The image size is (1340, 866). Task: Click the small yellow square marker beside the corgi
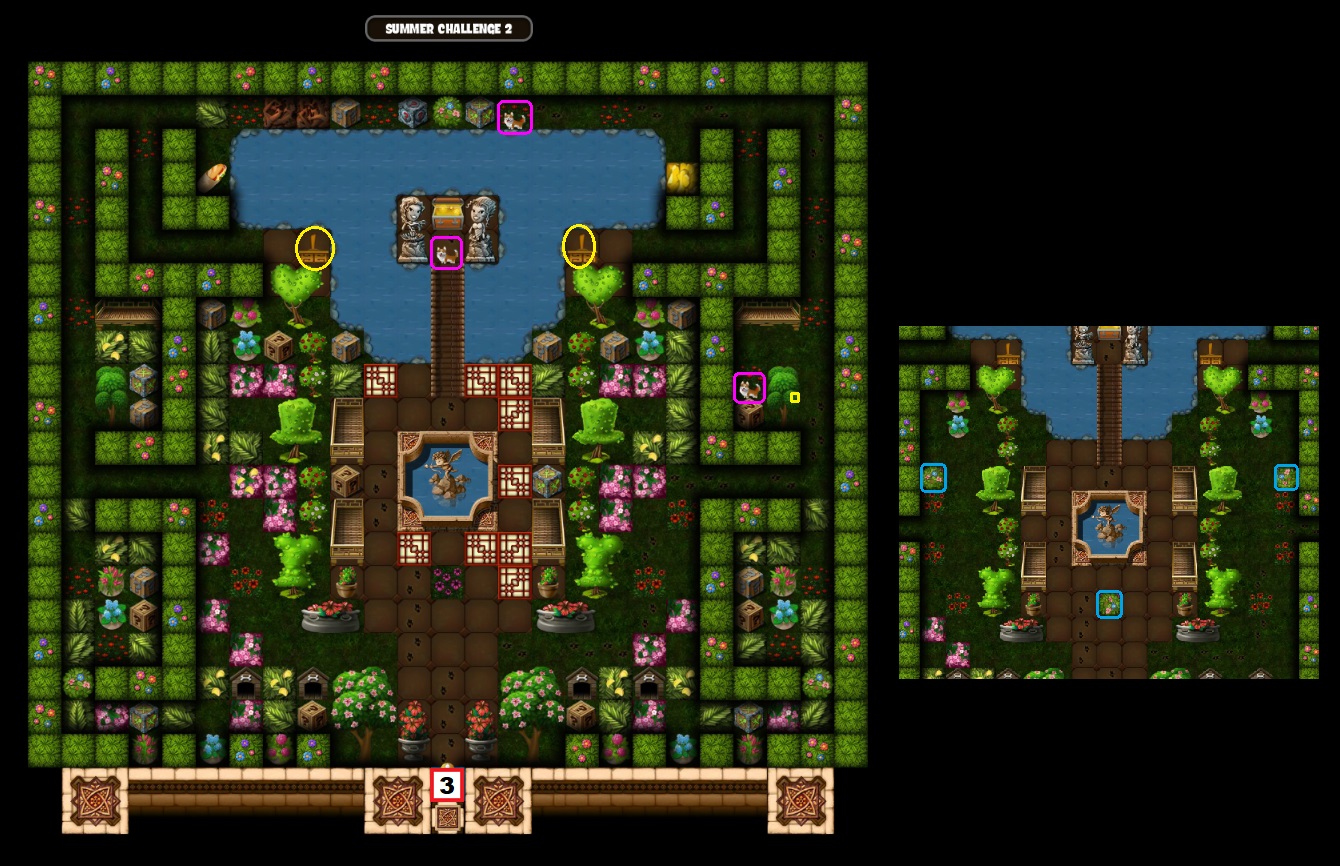tap(795, 397)
